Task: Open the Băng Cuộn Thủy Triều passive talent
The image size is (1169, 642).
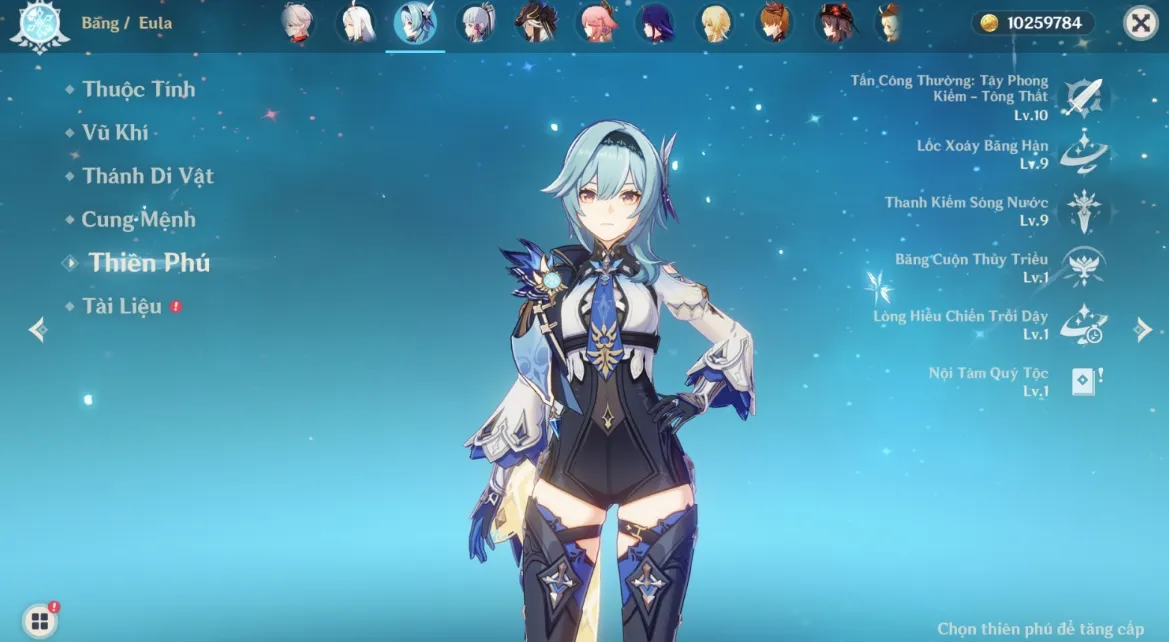Action: click(x=1082, y=267)
